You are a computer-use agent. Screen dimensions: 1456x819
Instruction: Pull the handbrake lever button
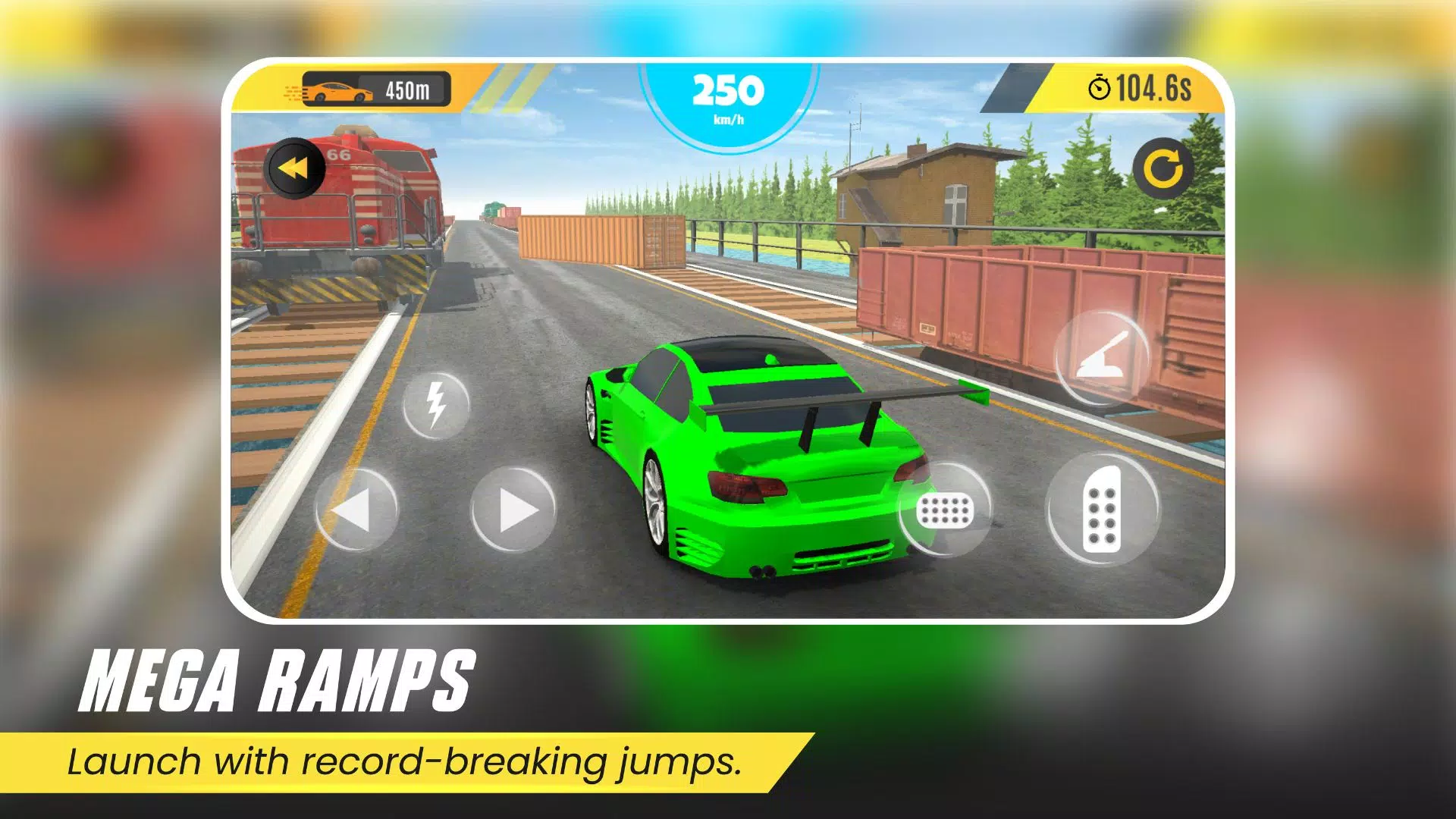tap(1103, 356)
